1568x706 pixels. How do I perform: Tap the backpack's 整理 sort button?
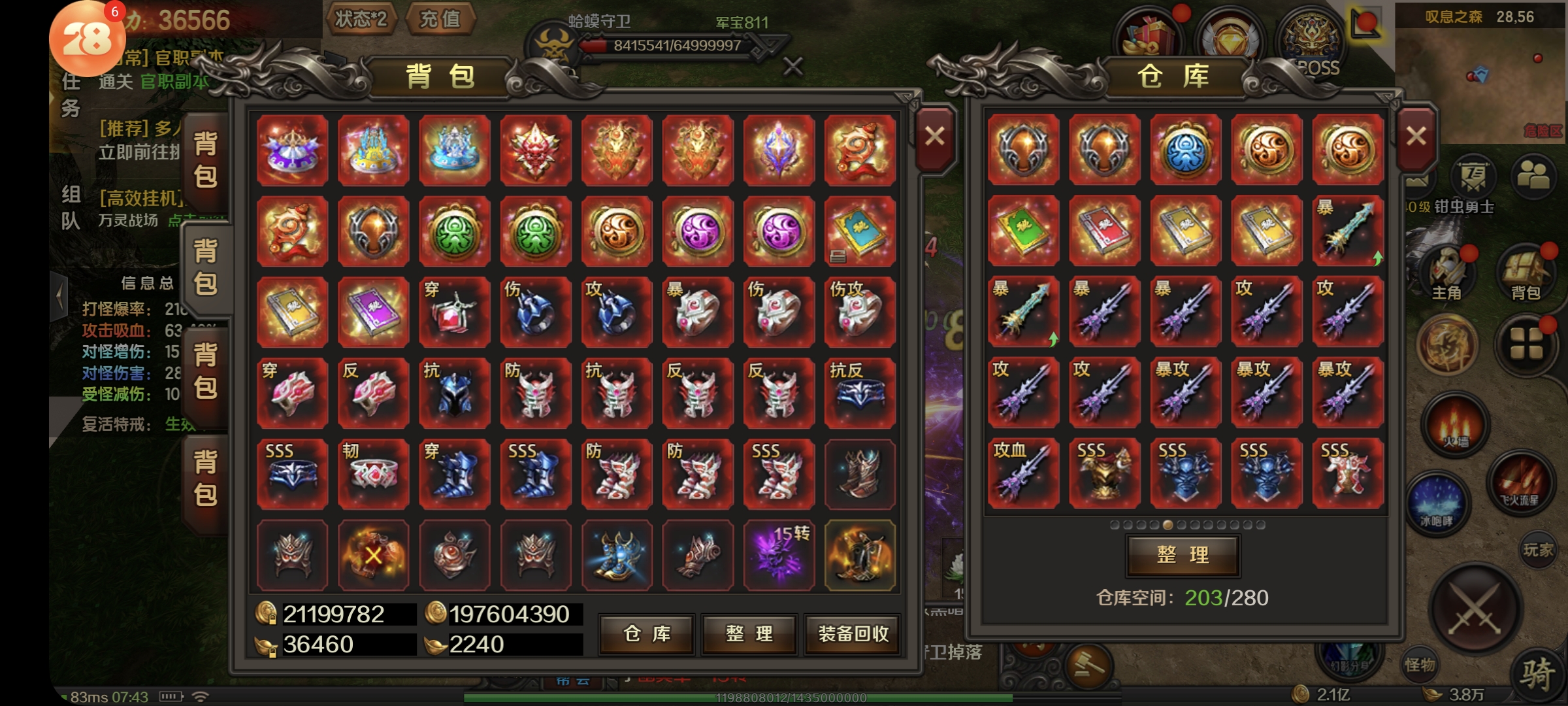(749, 633)
